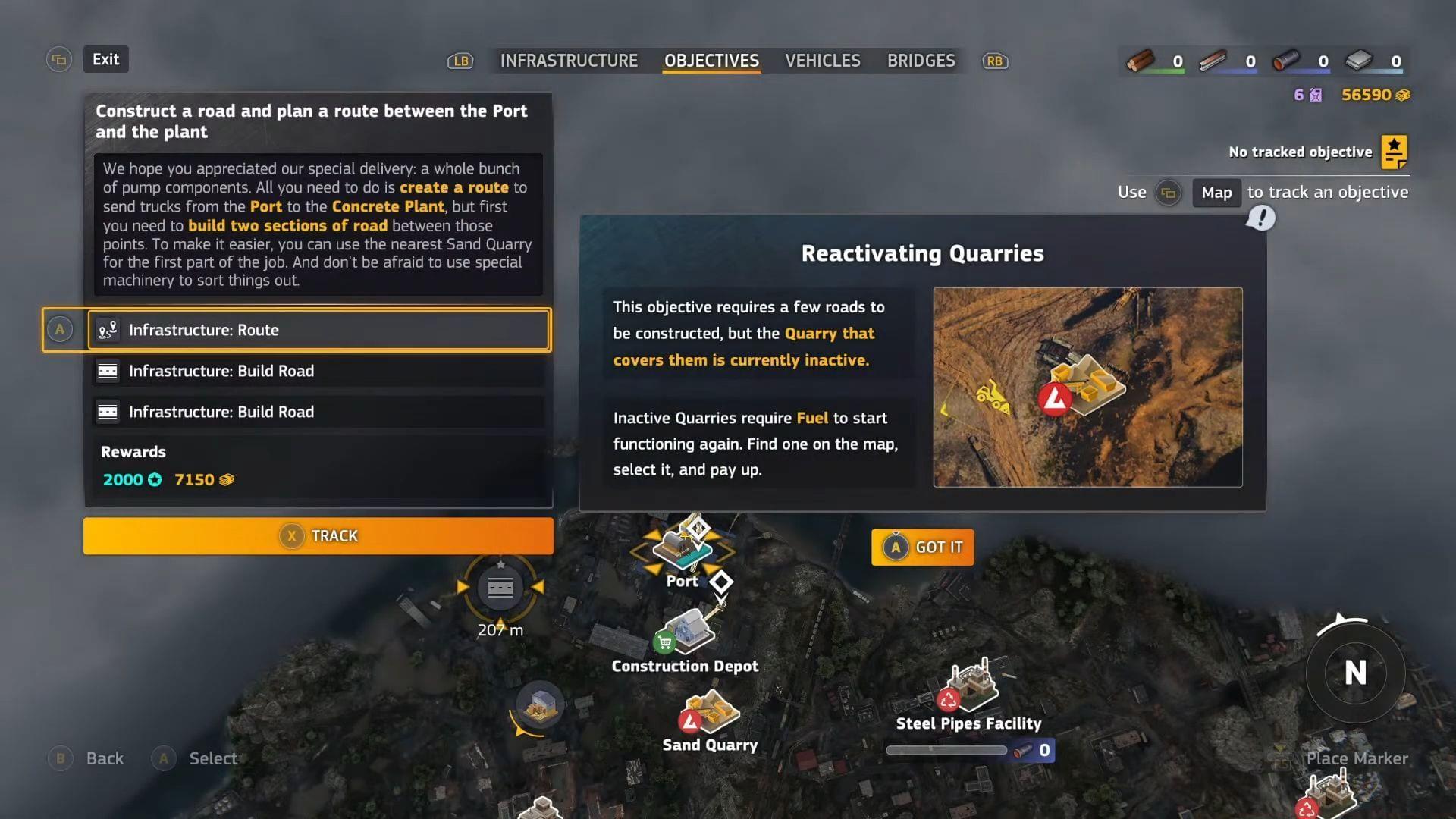The image size is (1456, 819).
Task: Choose the Construction Depot marker
Action: click(x=687, y=632)
